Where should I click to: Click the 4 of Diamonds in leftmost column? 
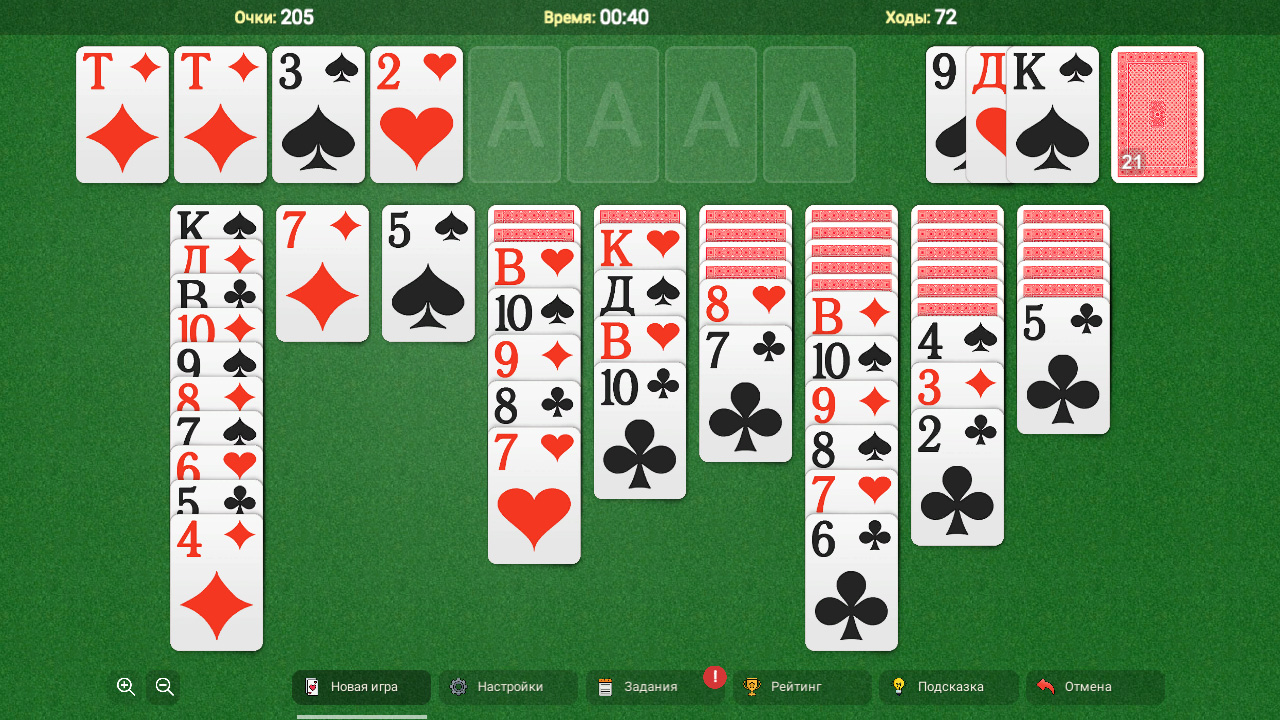pos(216,580)
